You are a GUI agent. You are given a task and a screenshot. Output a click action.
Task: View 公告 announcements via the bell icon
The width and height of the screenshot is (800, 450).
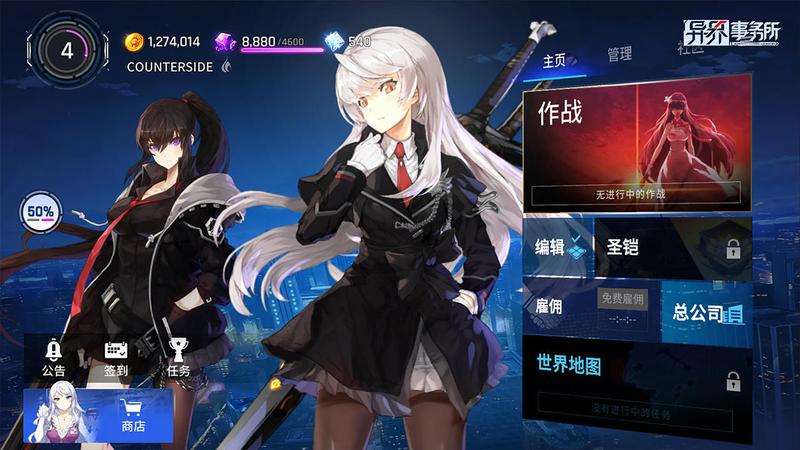[x=54, y=357]
